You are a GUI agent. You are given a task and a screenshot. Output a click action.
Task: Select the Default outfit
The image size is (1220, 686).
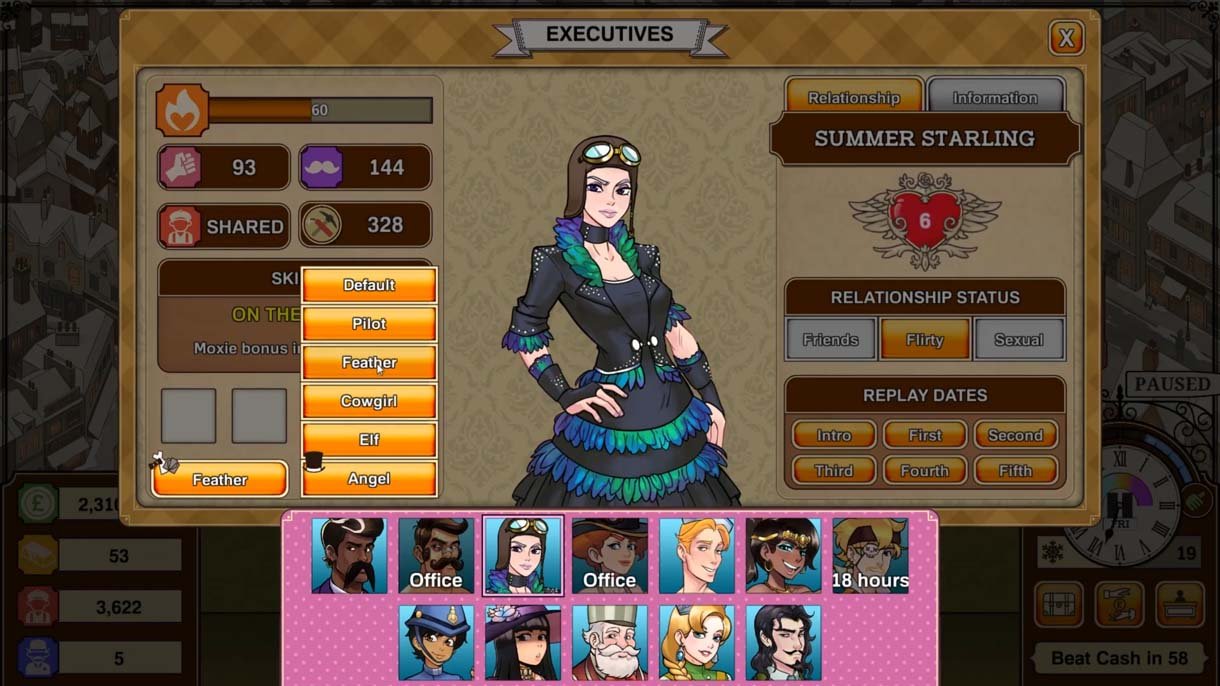pos(369,285)
